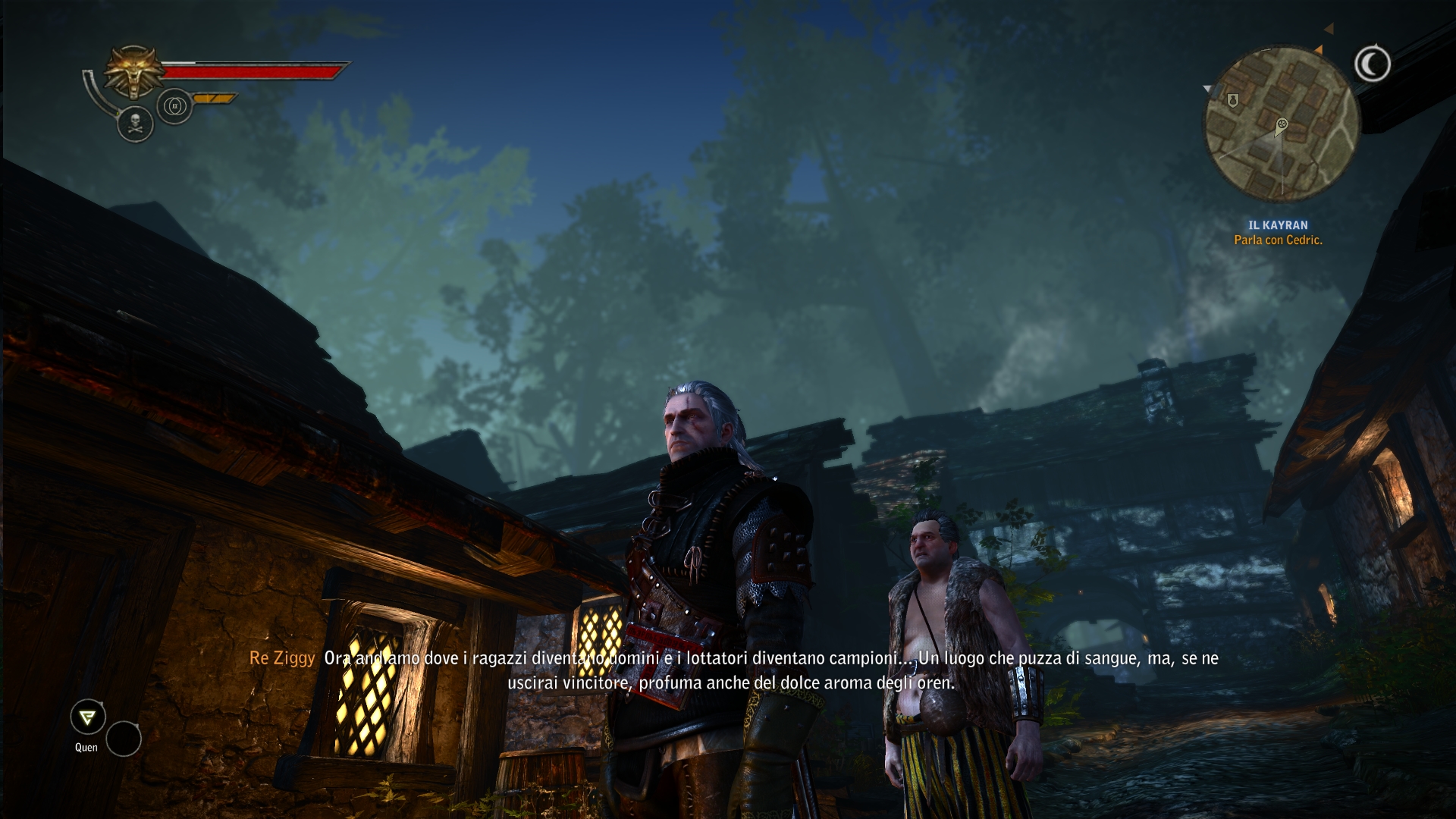Click the empty round item slot
The image size is (1456, 819).
tap(124, 739)
